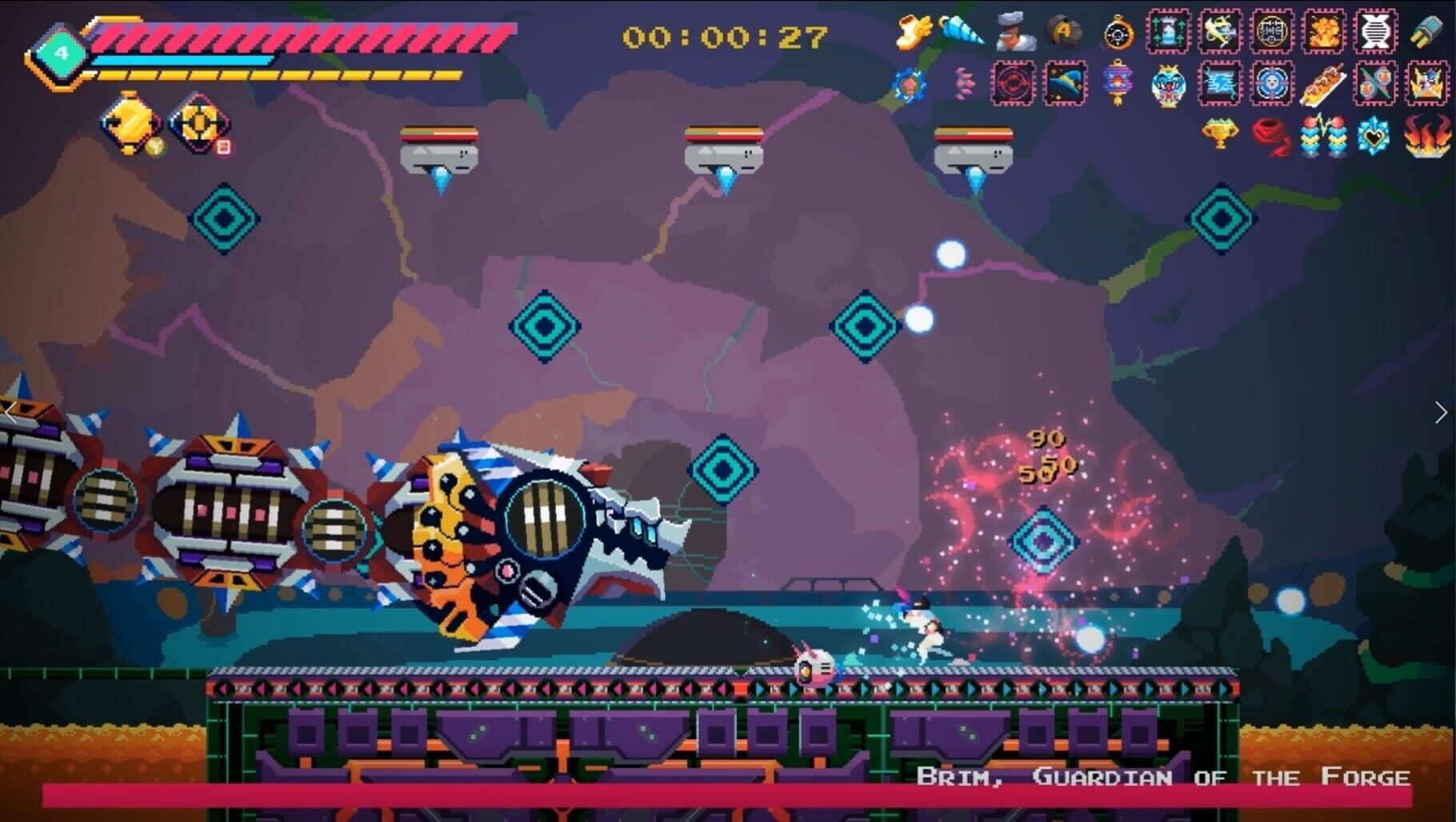Select the golden boot speed upgrade icon
The height and width of the screenshot is (822, 1456).
pyautogui.click(x=913, y=32)
